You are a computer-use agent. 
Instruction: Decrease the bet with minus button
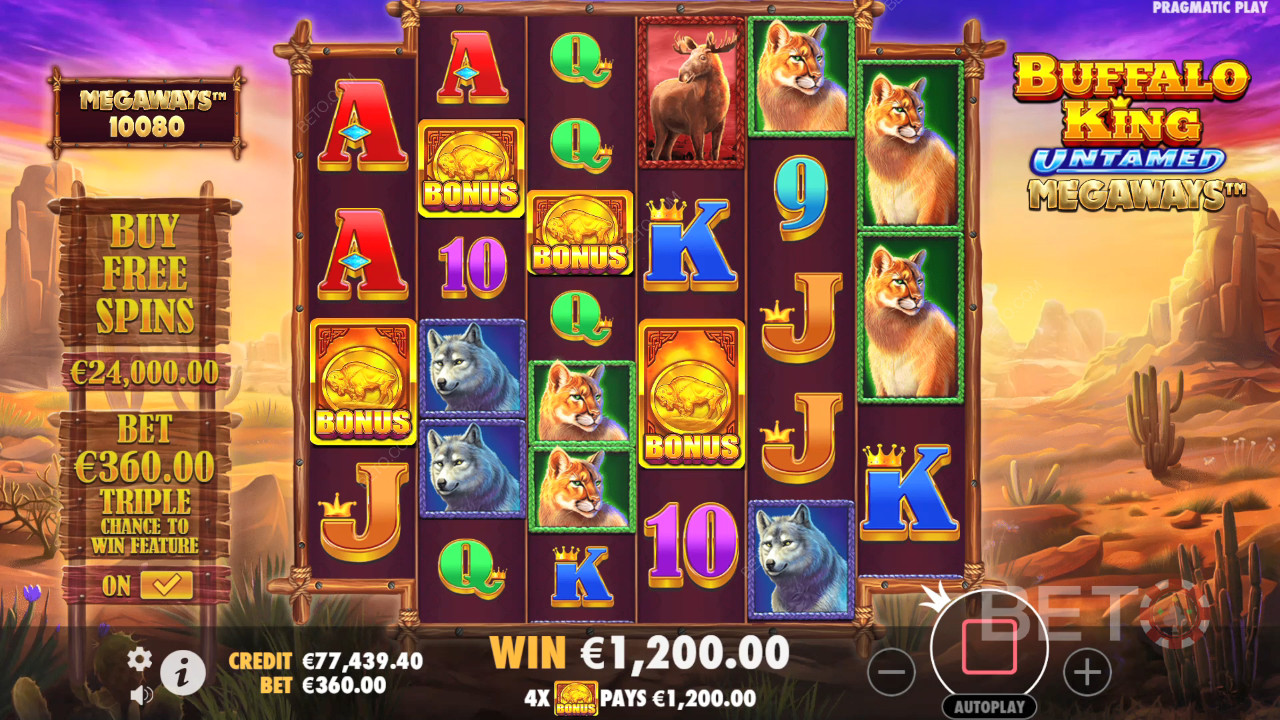coord(891,671)
